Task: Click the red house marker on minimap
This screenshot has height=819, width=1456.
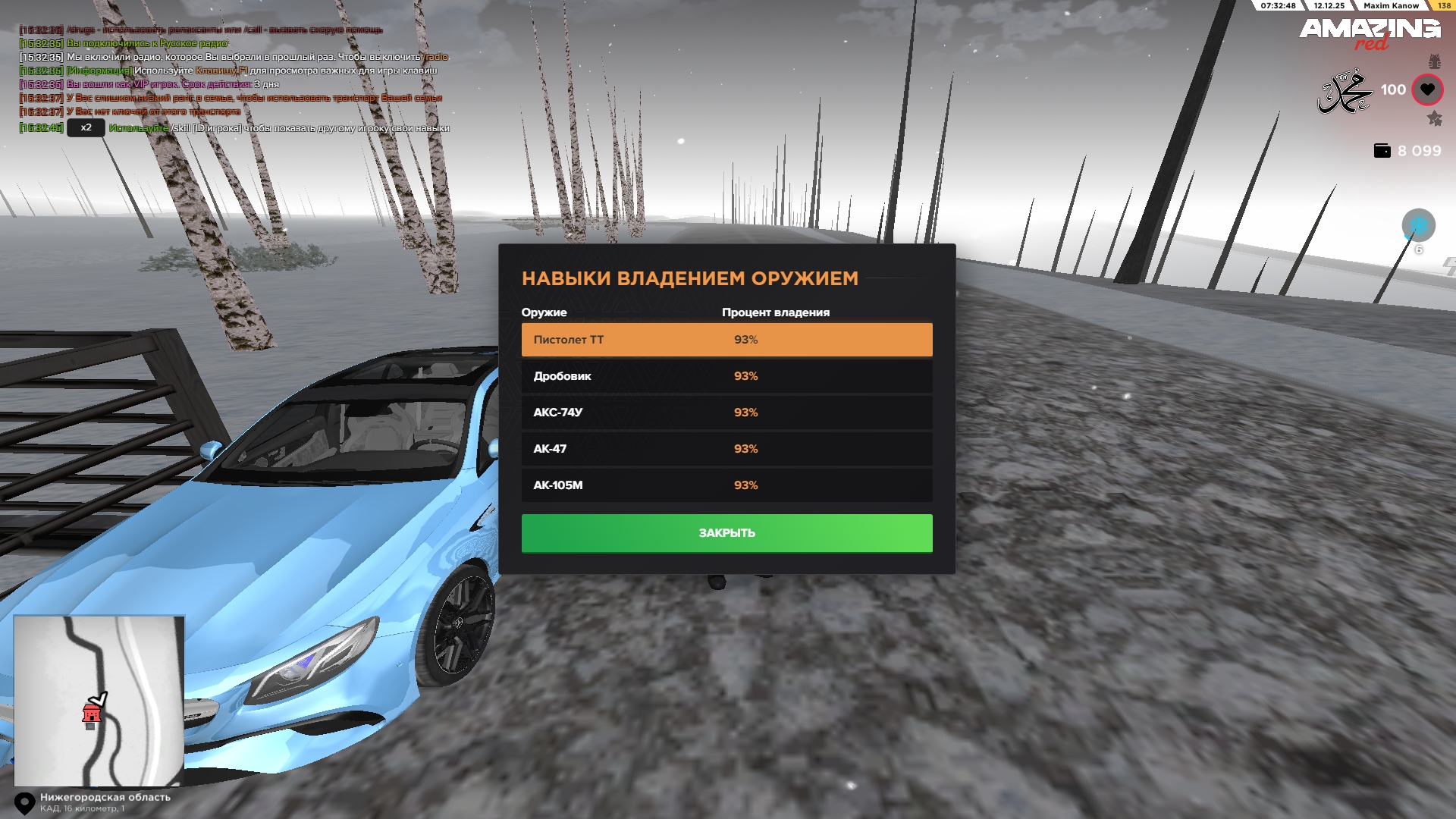Action: click(x=92, y=713)
